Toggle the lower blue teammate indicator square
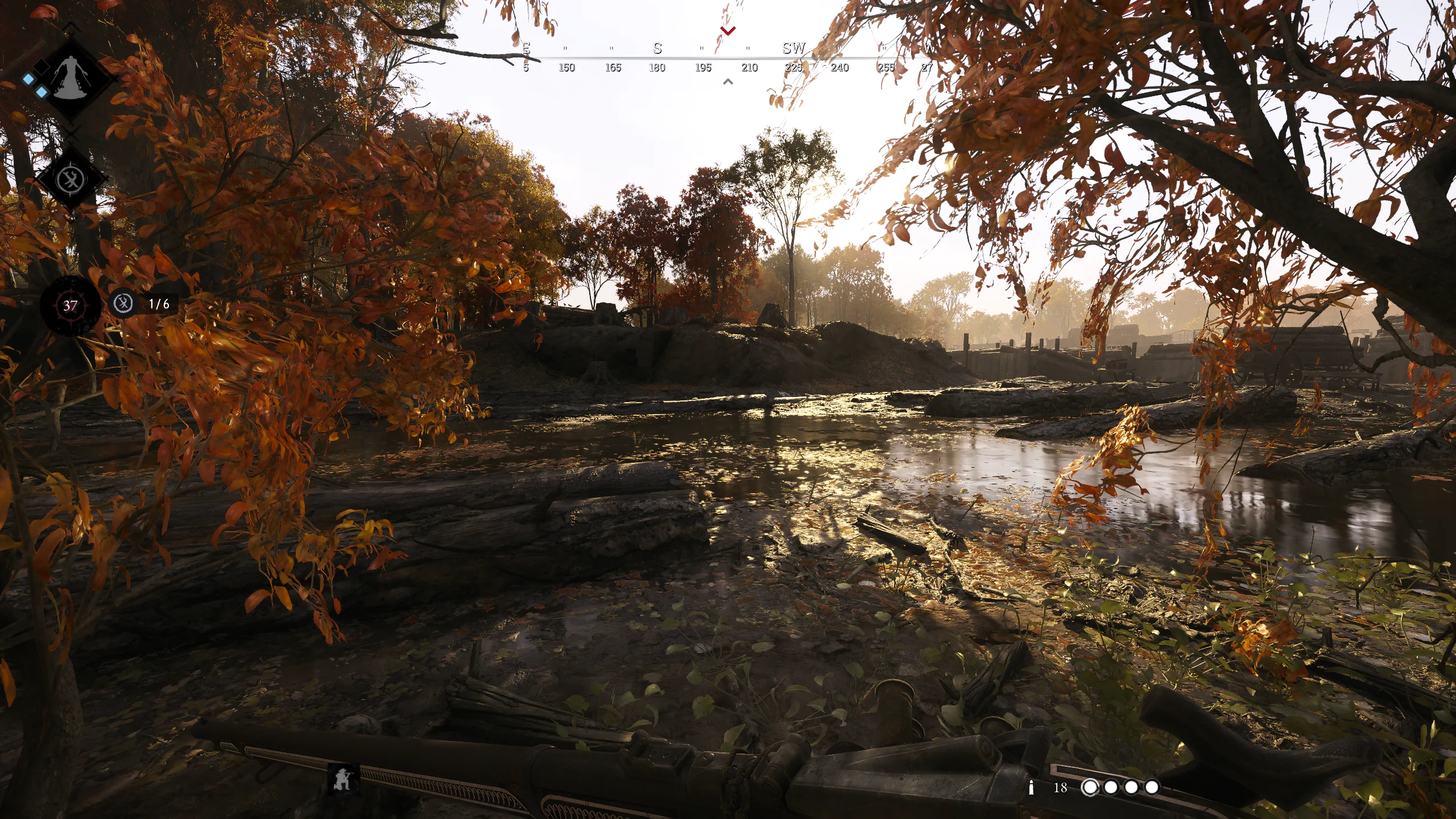This screenshot has height=819, width=1456. (x=41, y=92)
